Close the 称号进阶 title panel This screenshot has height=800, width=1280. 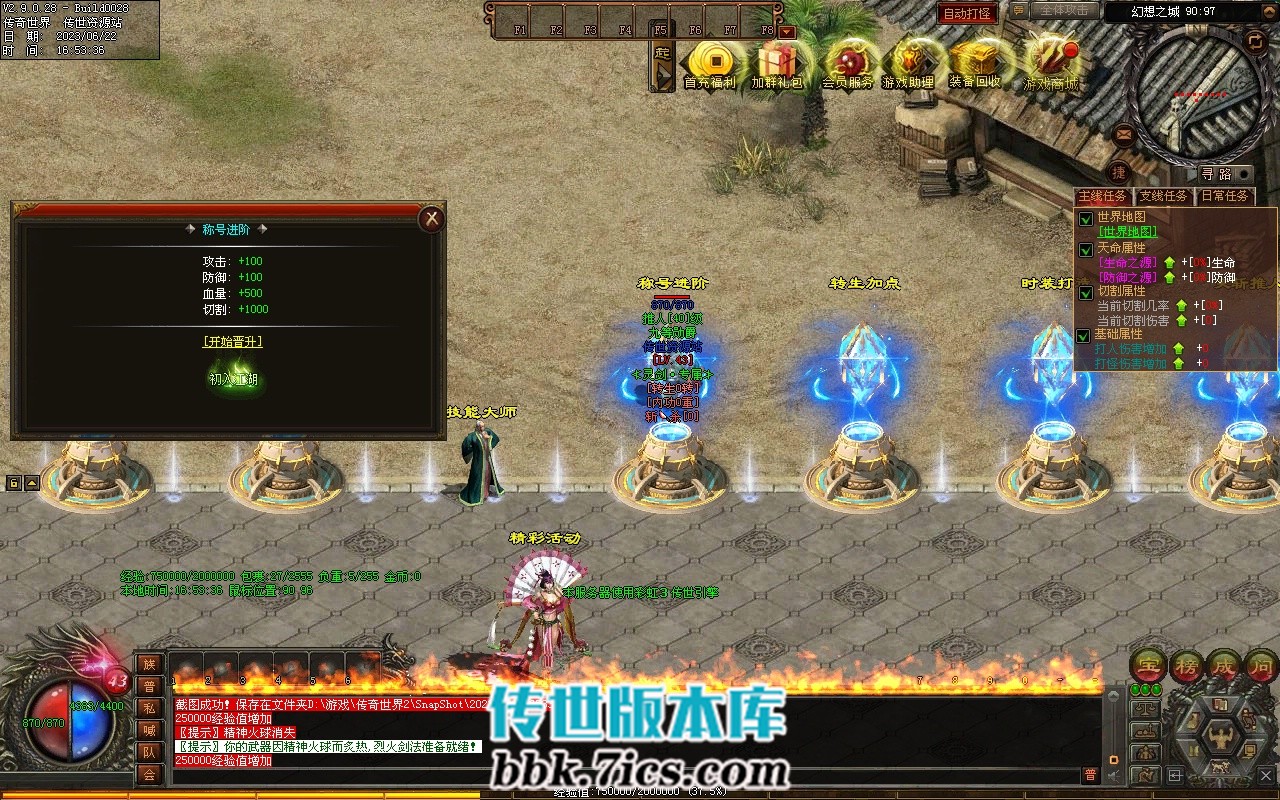tap(431, 219)
